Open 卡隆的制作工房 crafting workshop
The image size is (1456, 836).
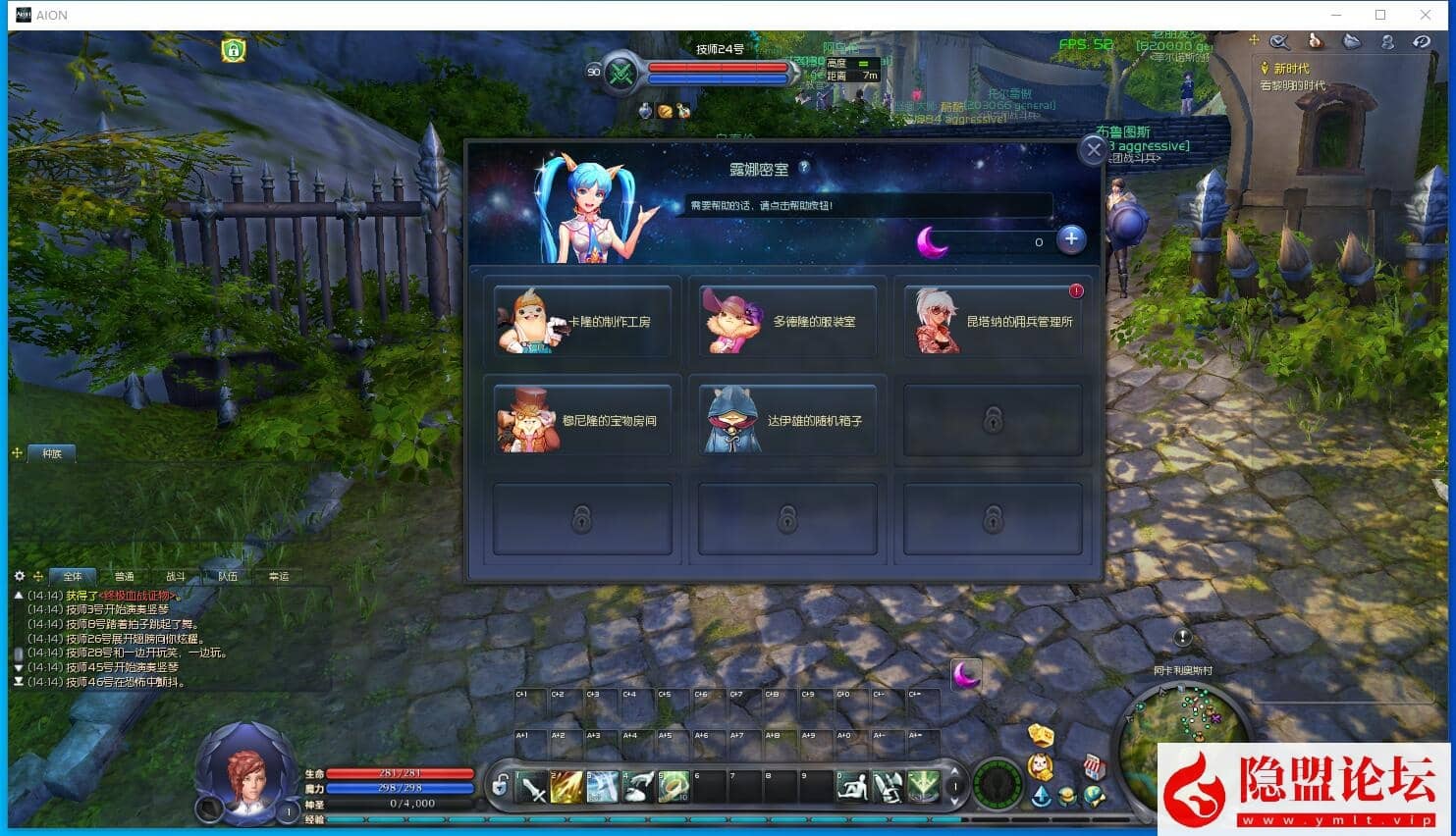(582, 321)
